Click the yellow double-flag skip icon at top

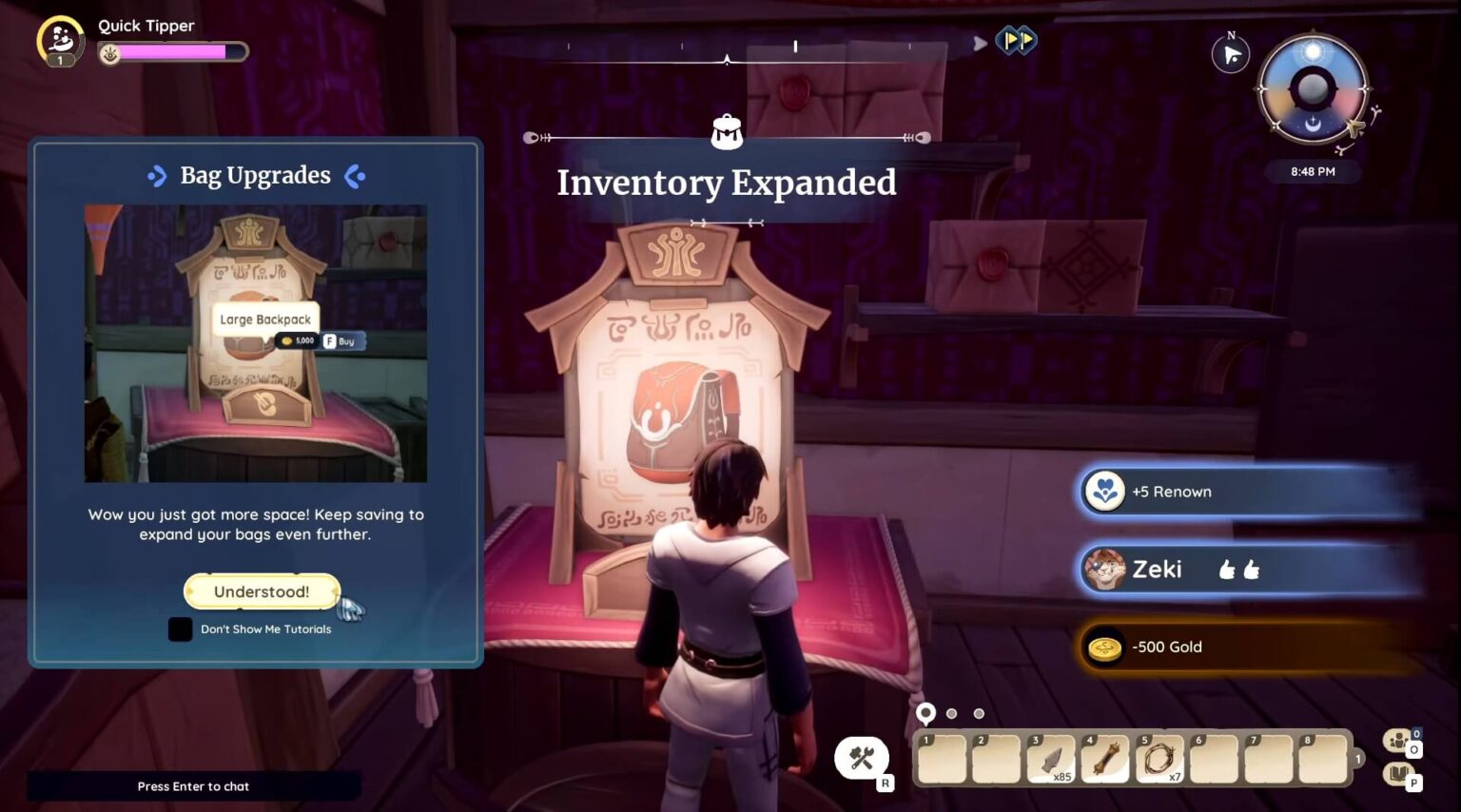[x=1018, y=41]
